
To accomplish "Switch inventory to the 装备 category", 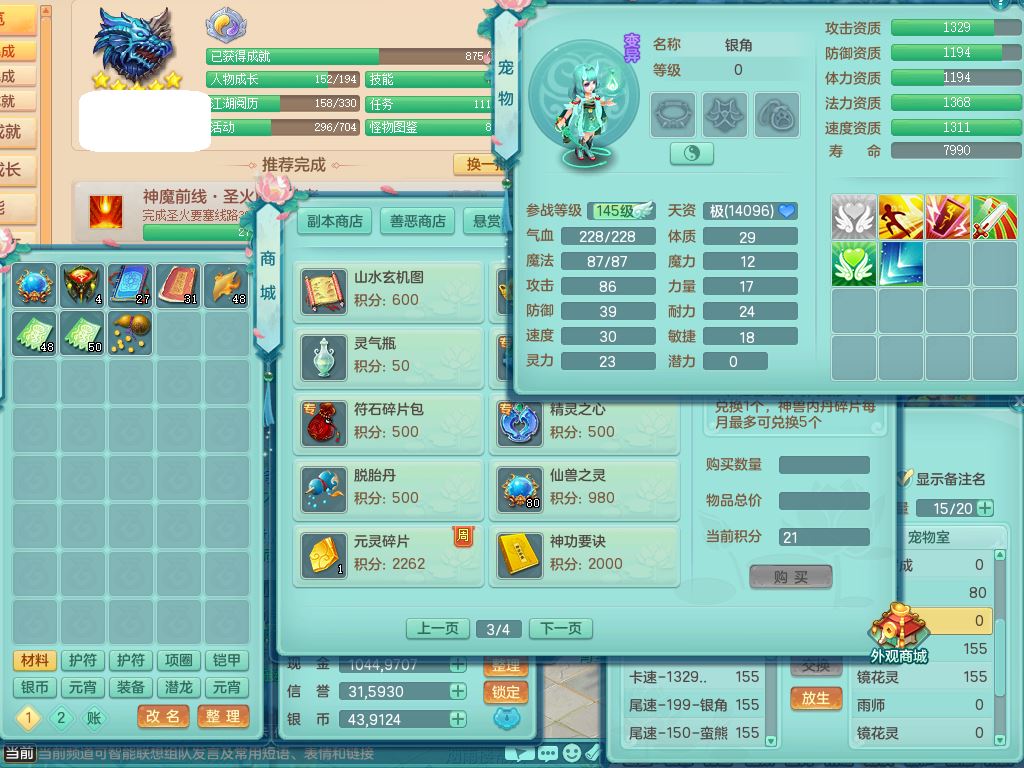I will click(x=131, y=687).
